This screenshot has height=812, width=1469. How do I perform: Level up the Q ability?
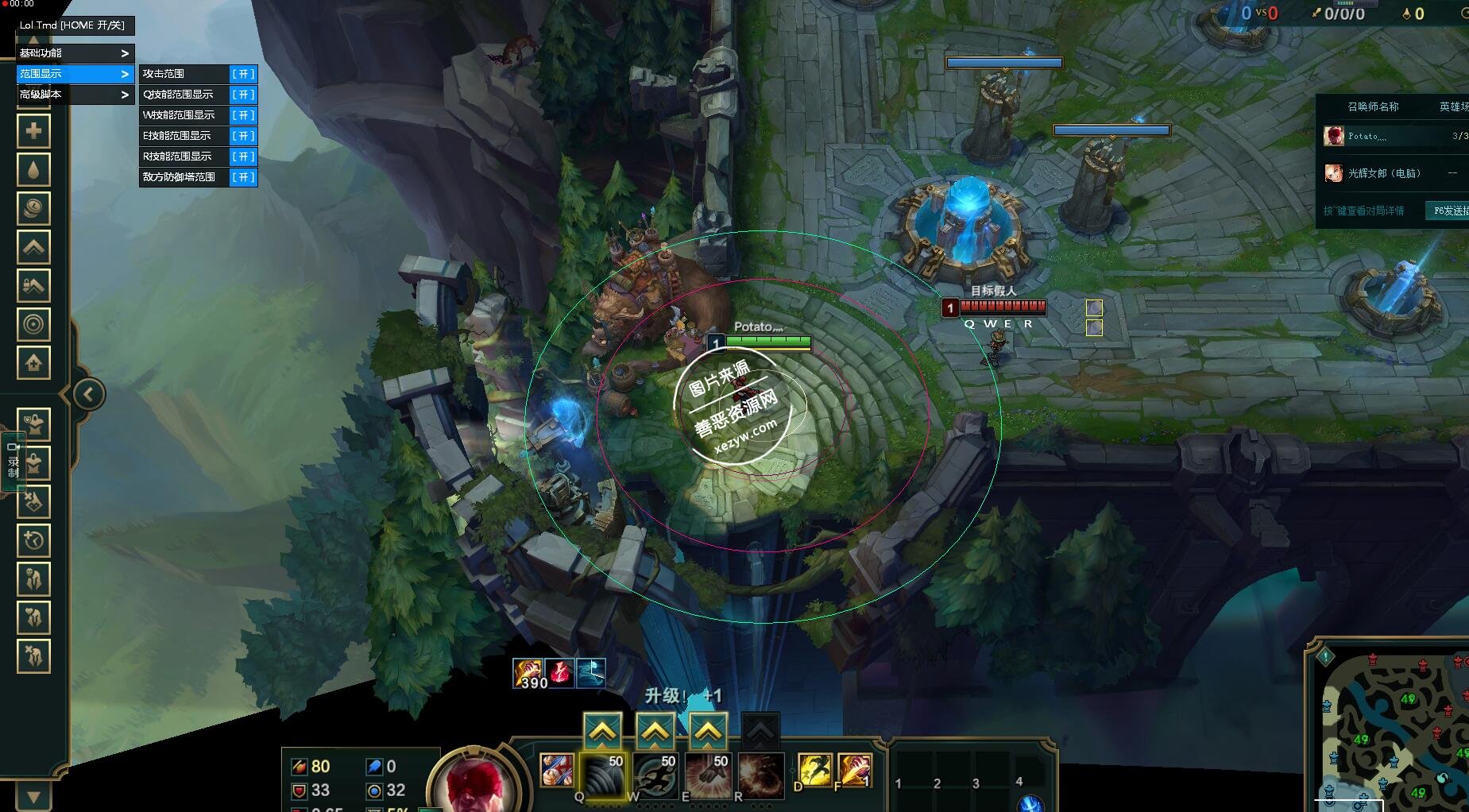point(602,731)
